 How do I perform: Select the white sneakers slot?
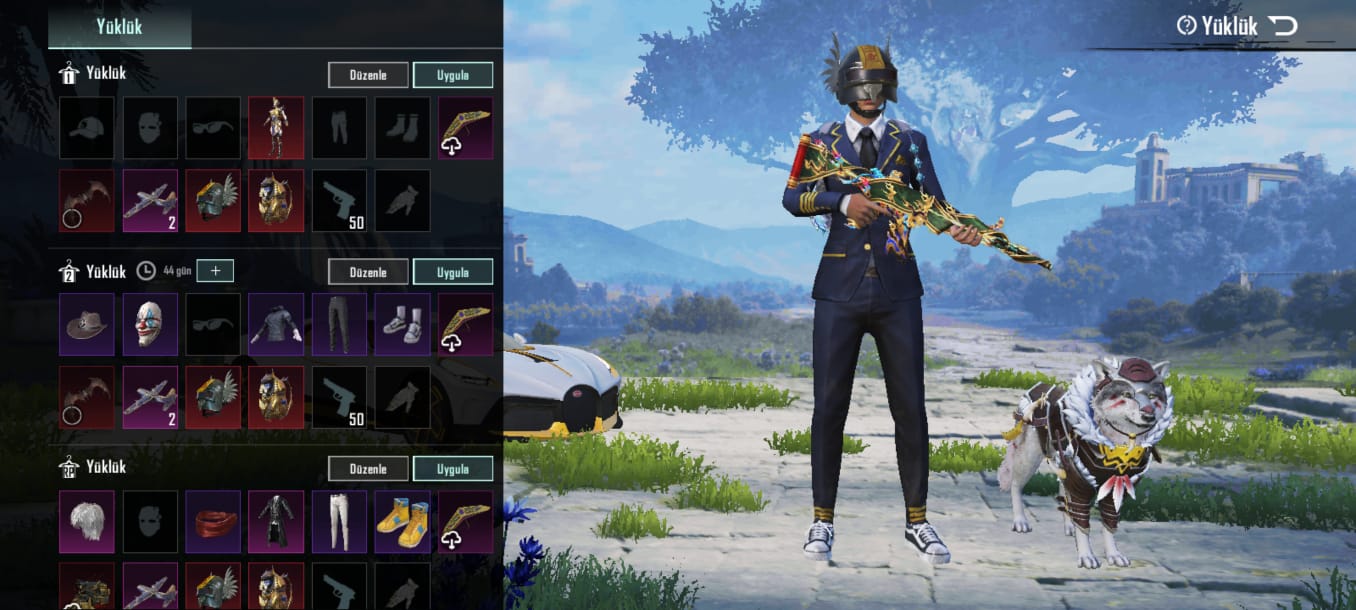click(403, 324)
